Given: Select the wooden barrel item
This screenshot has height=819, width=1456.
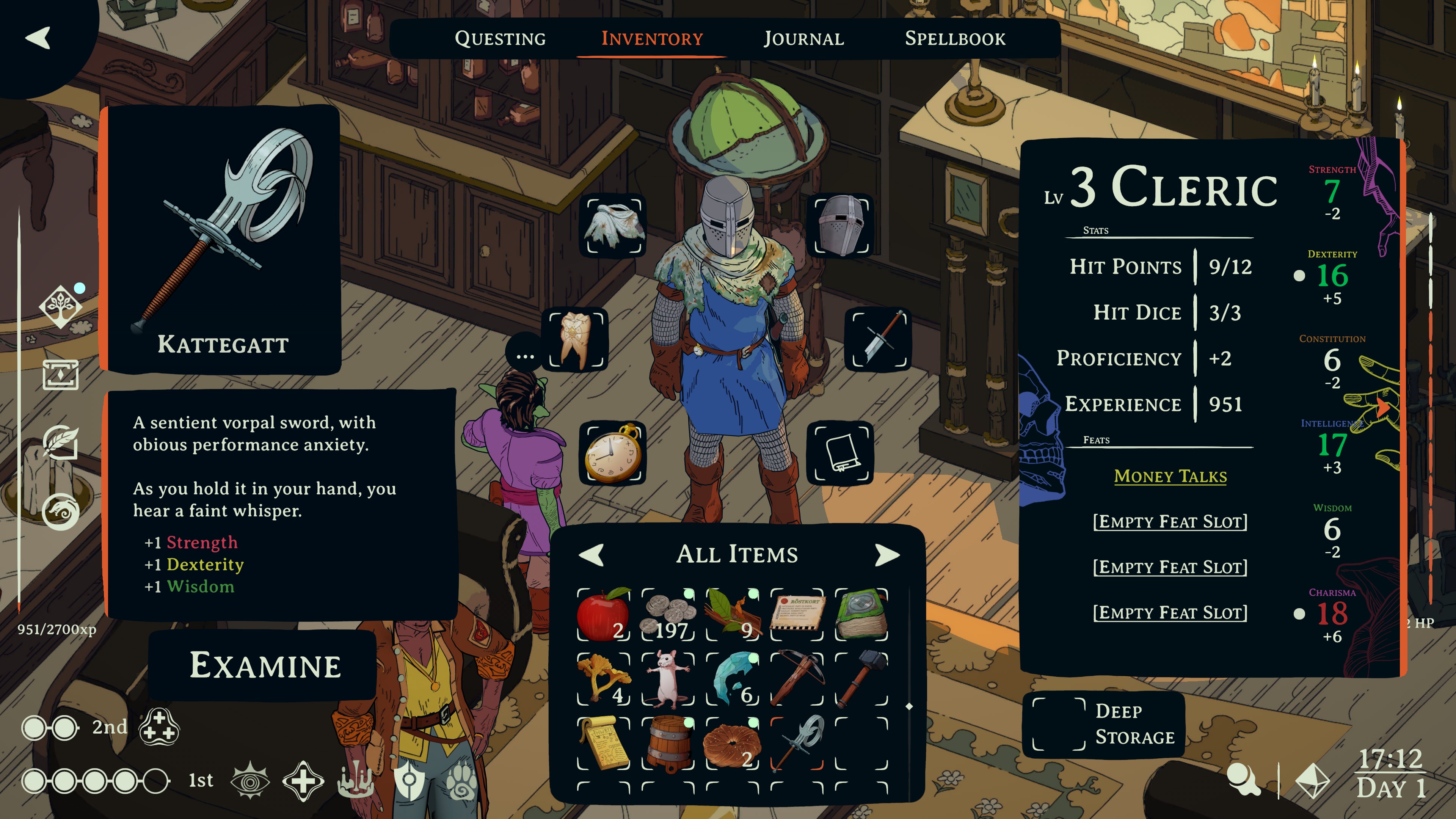Looking at the screenshot, I should (668, 743).
